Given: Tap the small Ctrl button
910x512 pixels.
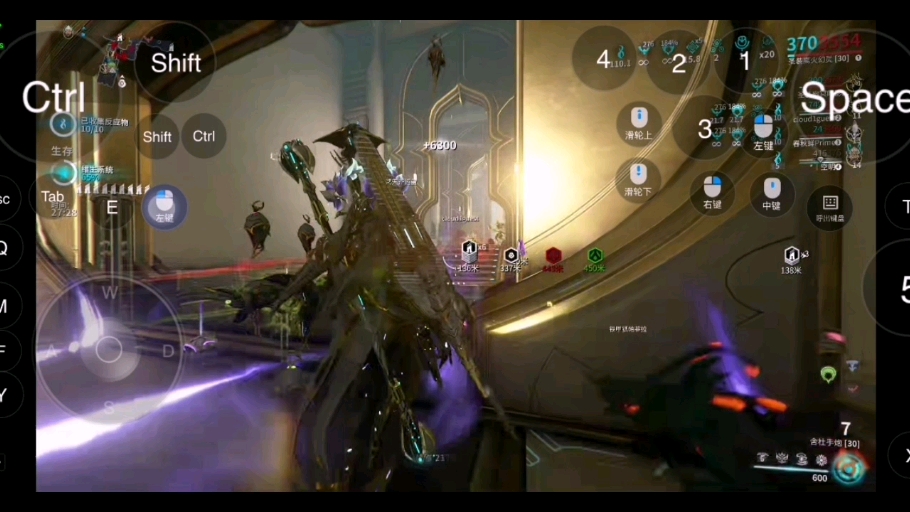Looking at the screenshot, I should [x=203, y=136].
